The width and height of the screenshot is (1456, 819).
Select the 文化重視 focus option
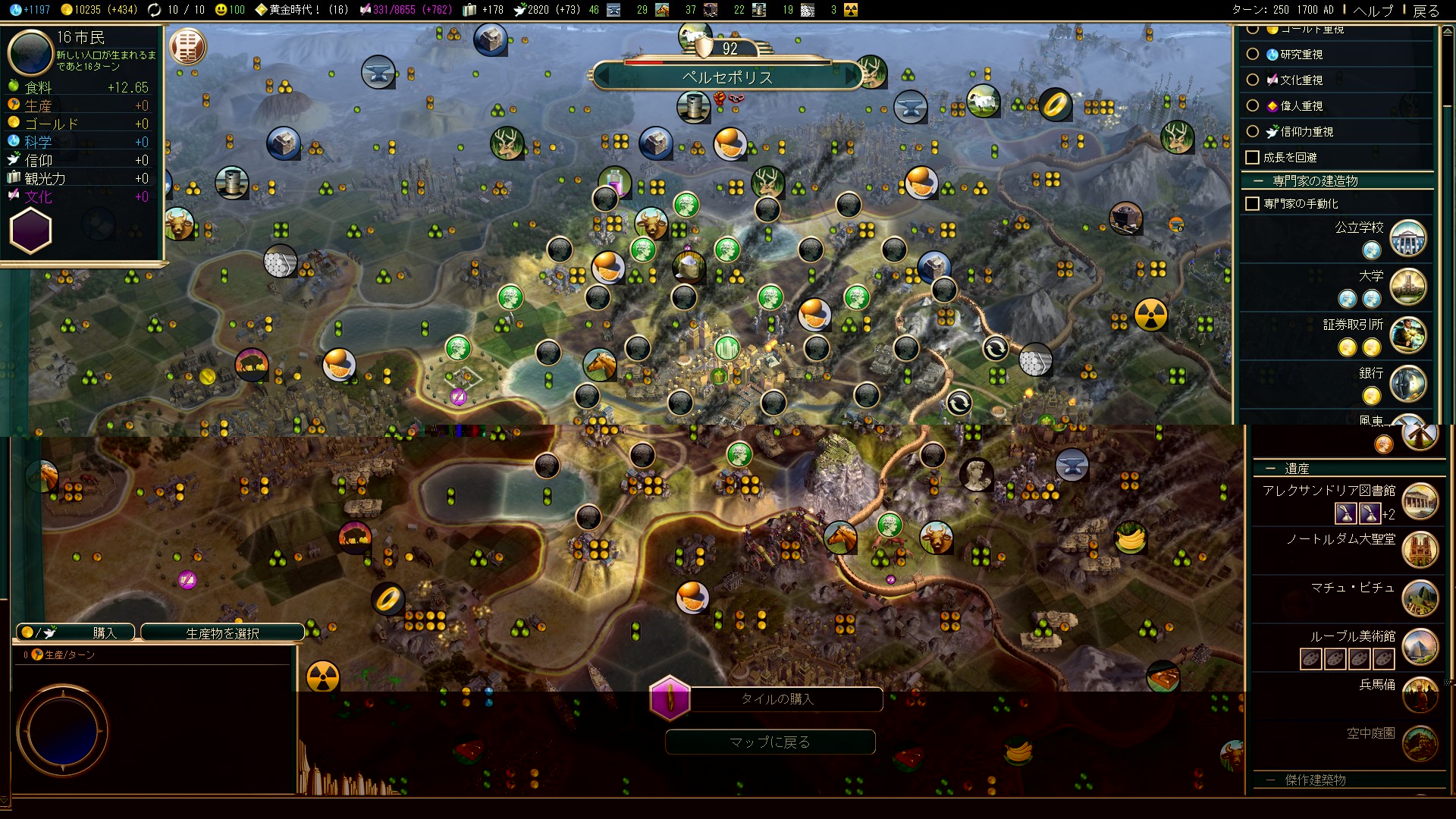coord(1253,80)
